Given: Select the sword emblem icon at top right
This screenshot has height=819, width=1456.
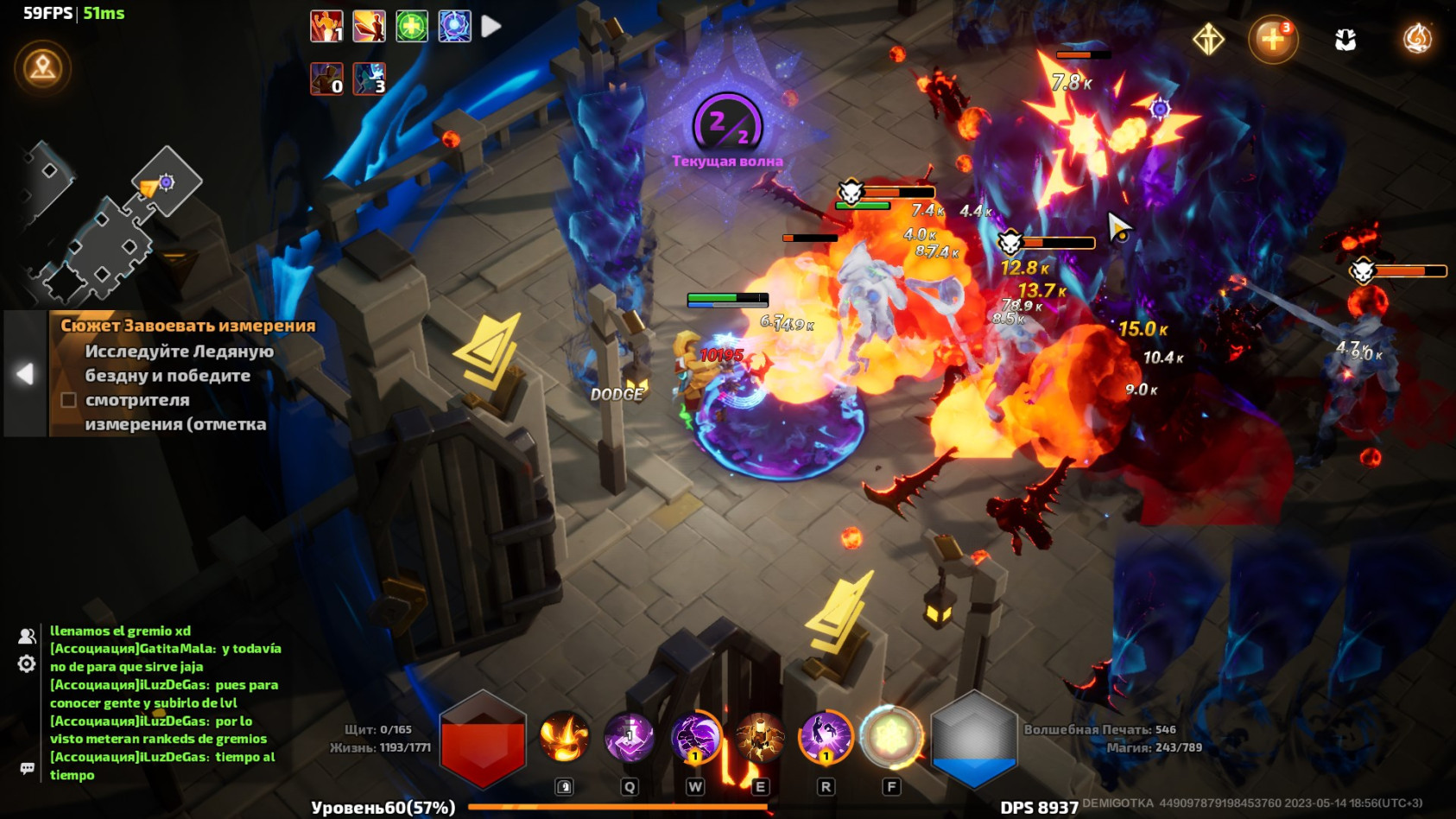Looking at the screenshot, I should [1210, 40].
